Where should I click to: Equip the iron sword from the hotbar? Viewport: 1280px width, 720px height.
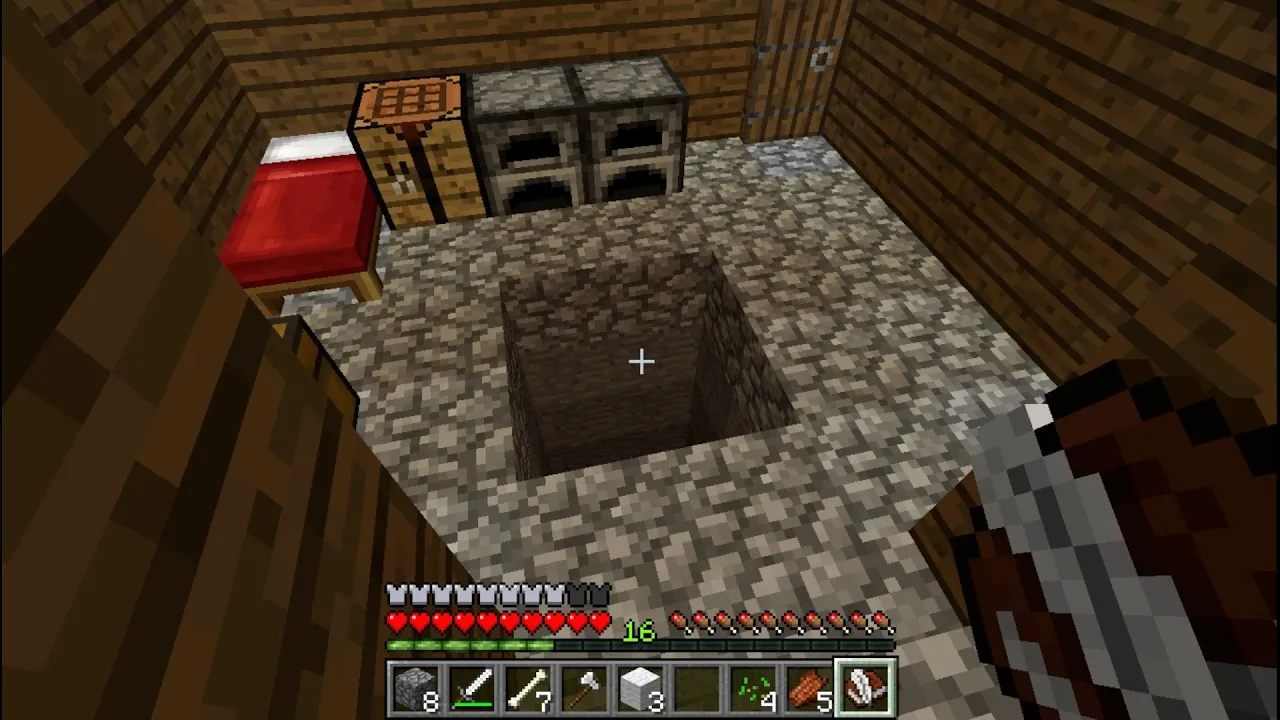472,689
